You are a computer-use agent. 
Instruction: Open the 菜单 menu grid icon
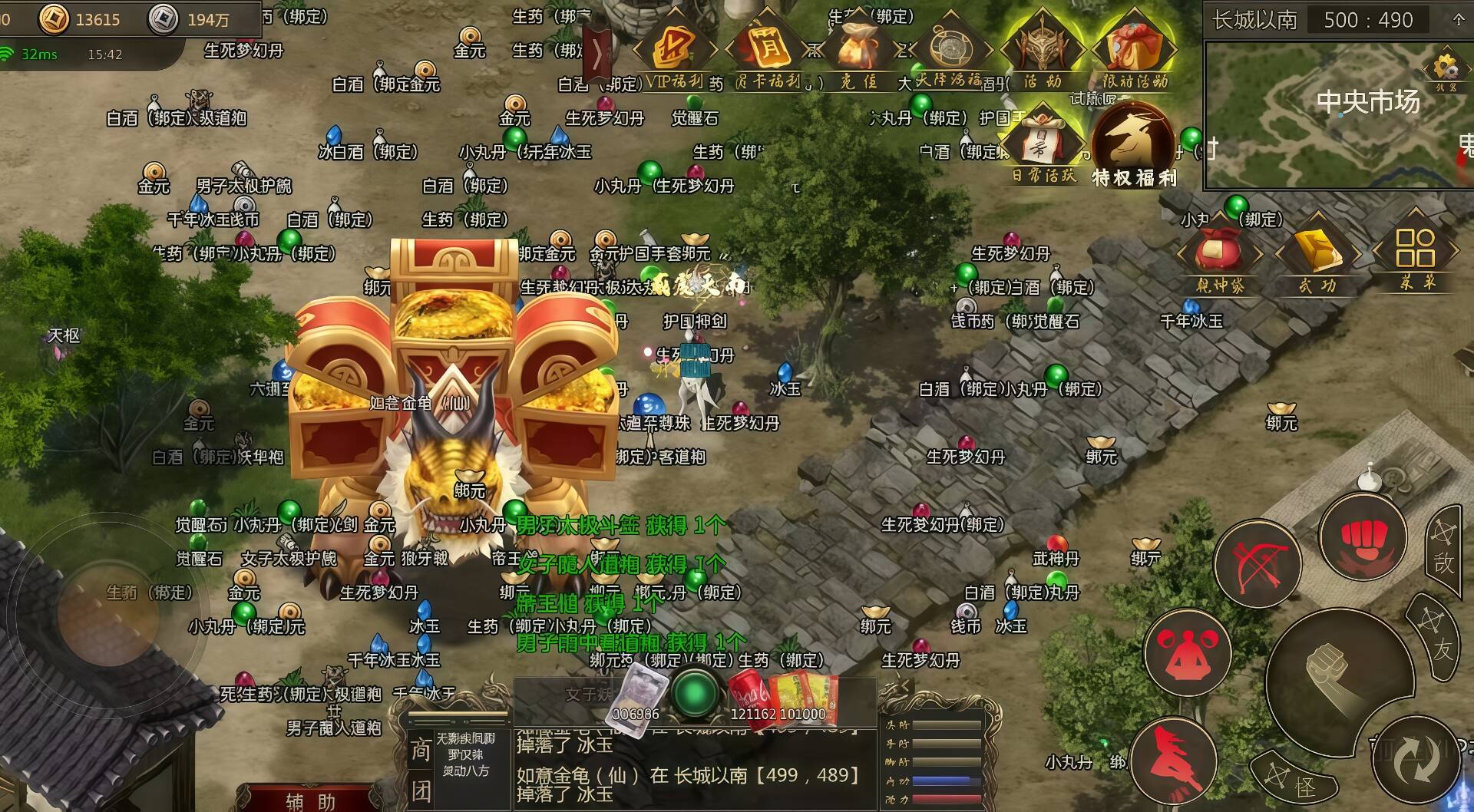tap(1415, 253)
